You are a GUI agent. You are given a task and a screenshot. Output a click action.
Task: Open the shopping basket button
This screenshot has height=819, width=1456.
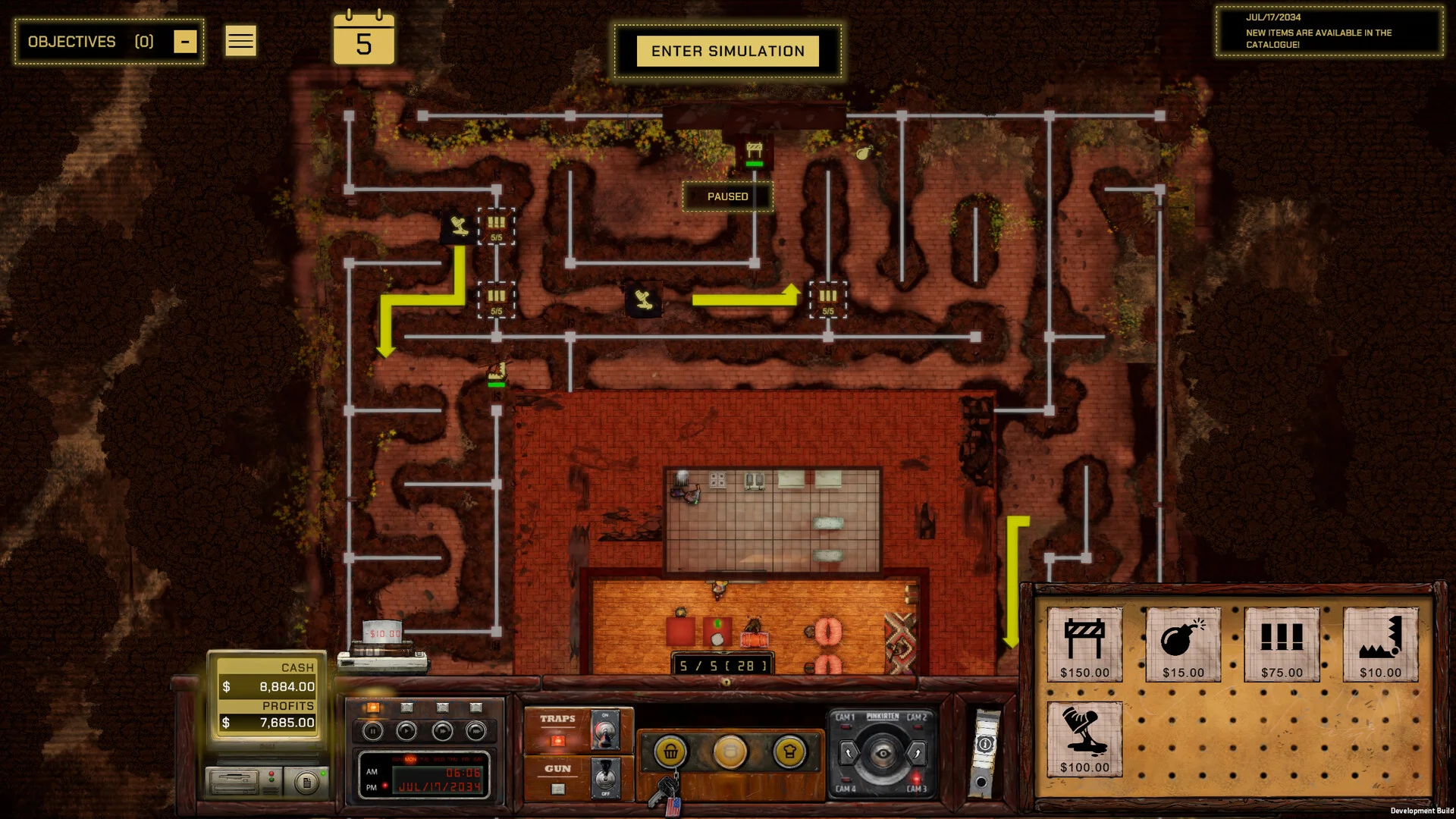670,752
